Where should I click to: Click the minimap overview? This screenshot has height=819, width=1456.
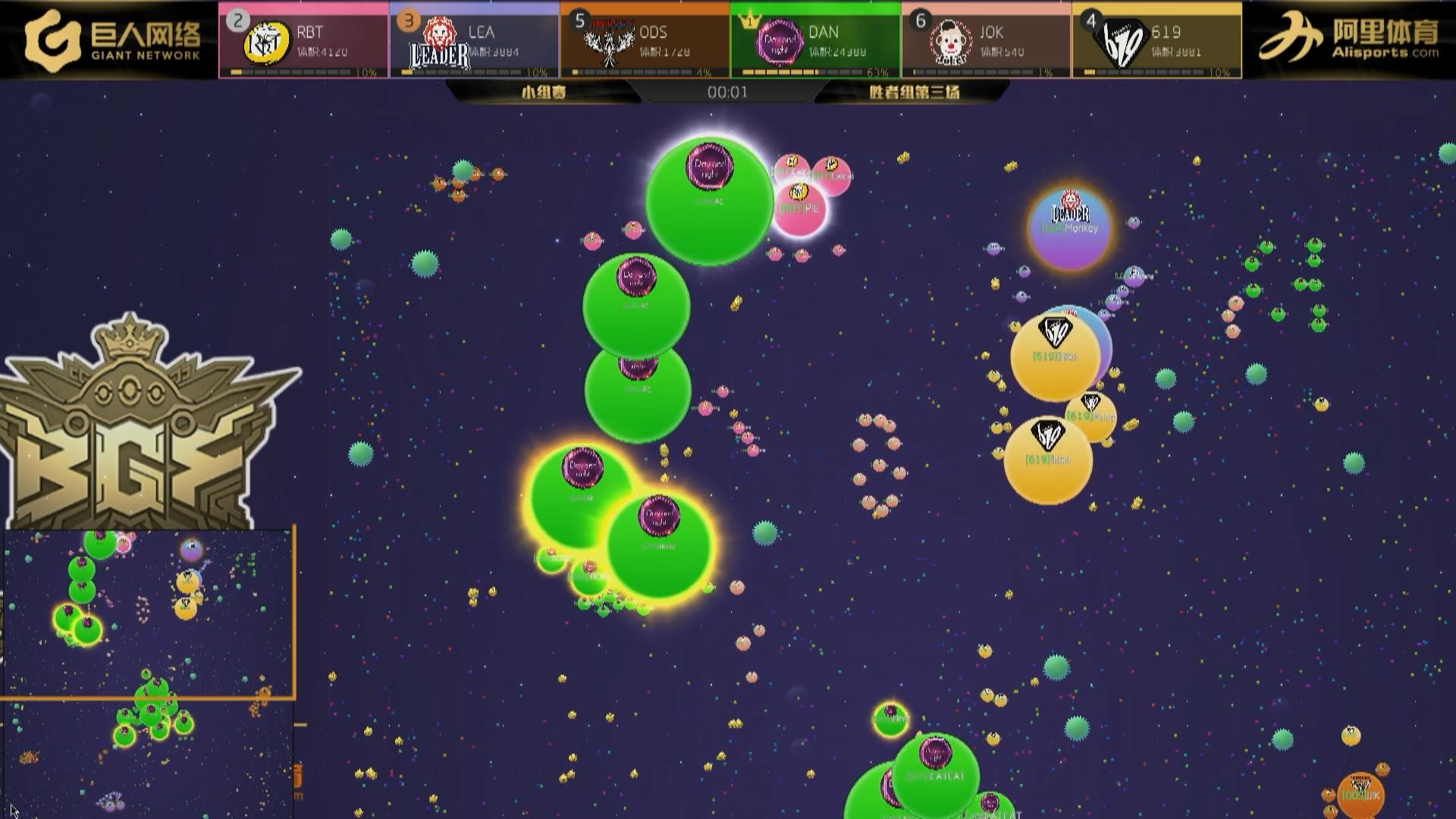click(148, 673)
